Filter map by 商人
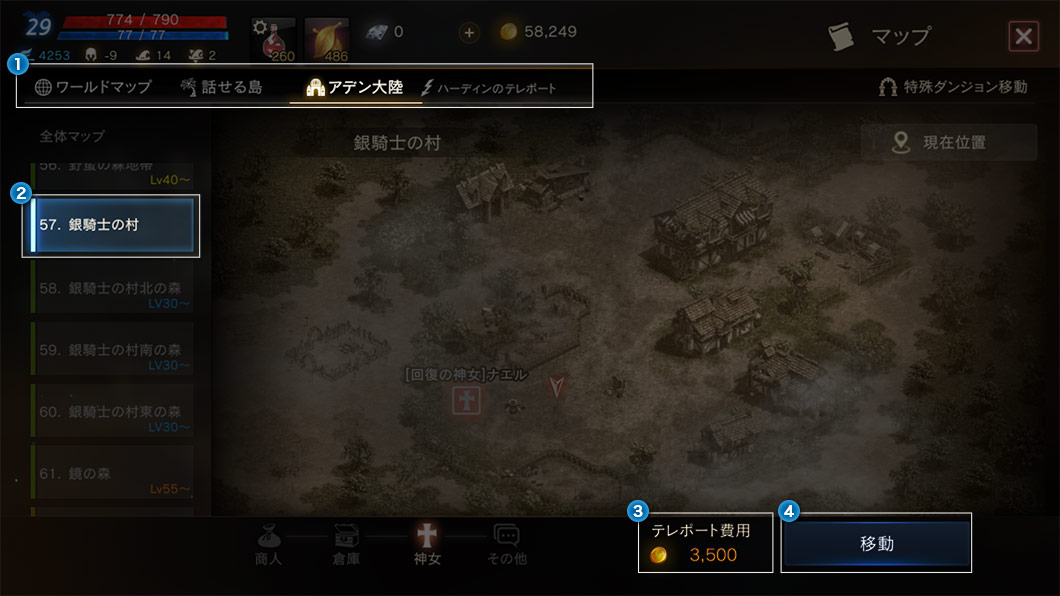 [269, 543]
